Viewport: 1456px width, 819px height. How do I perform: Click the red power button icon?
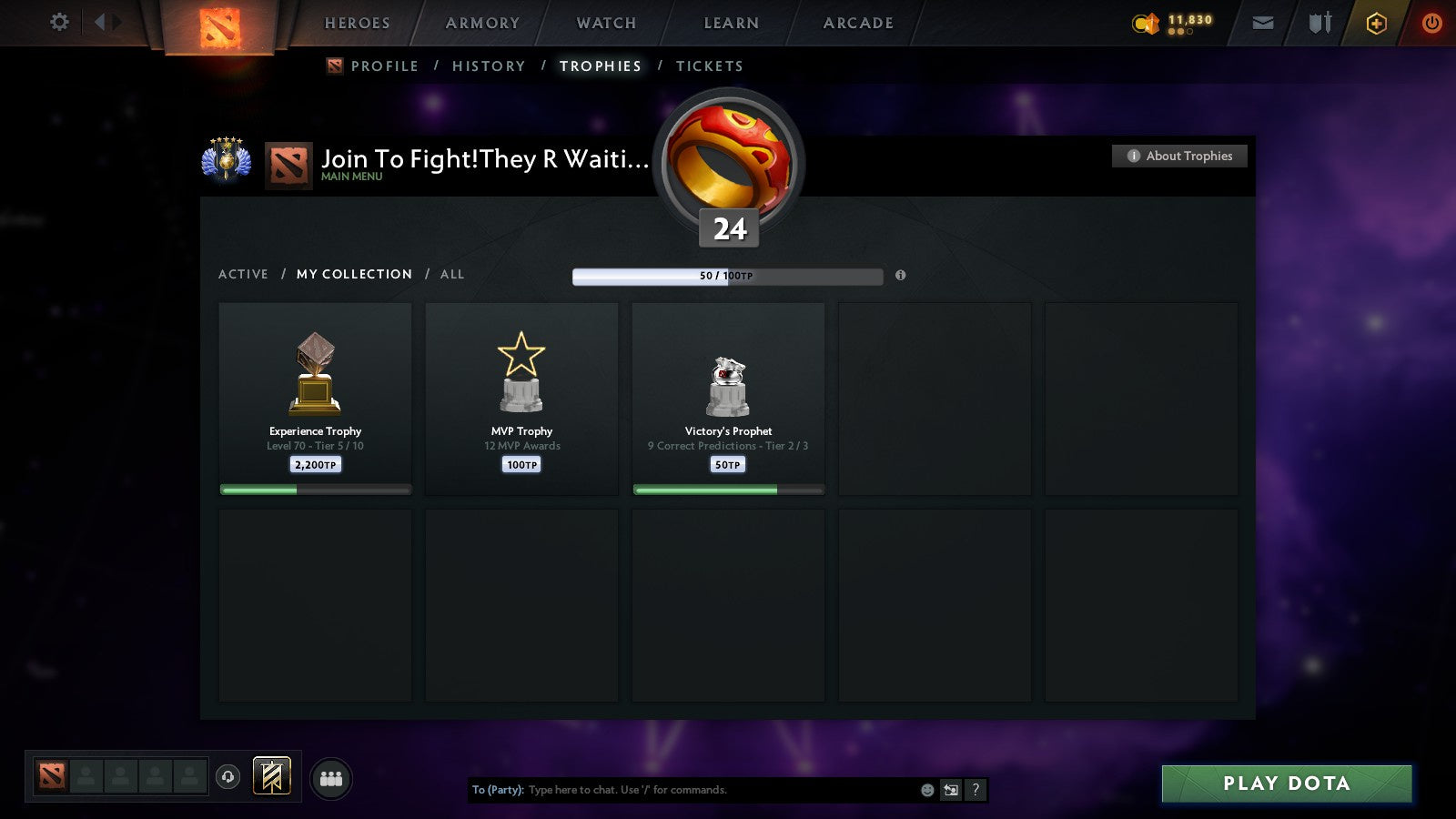tap(1431, 23)
